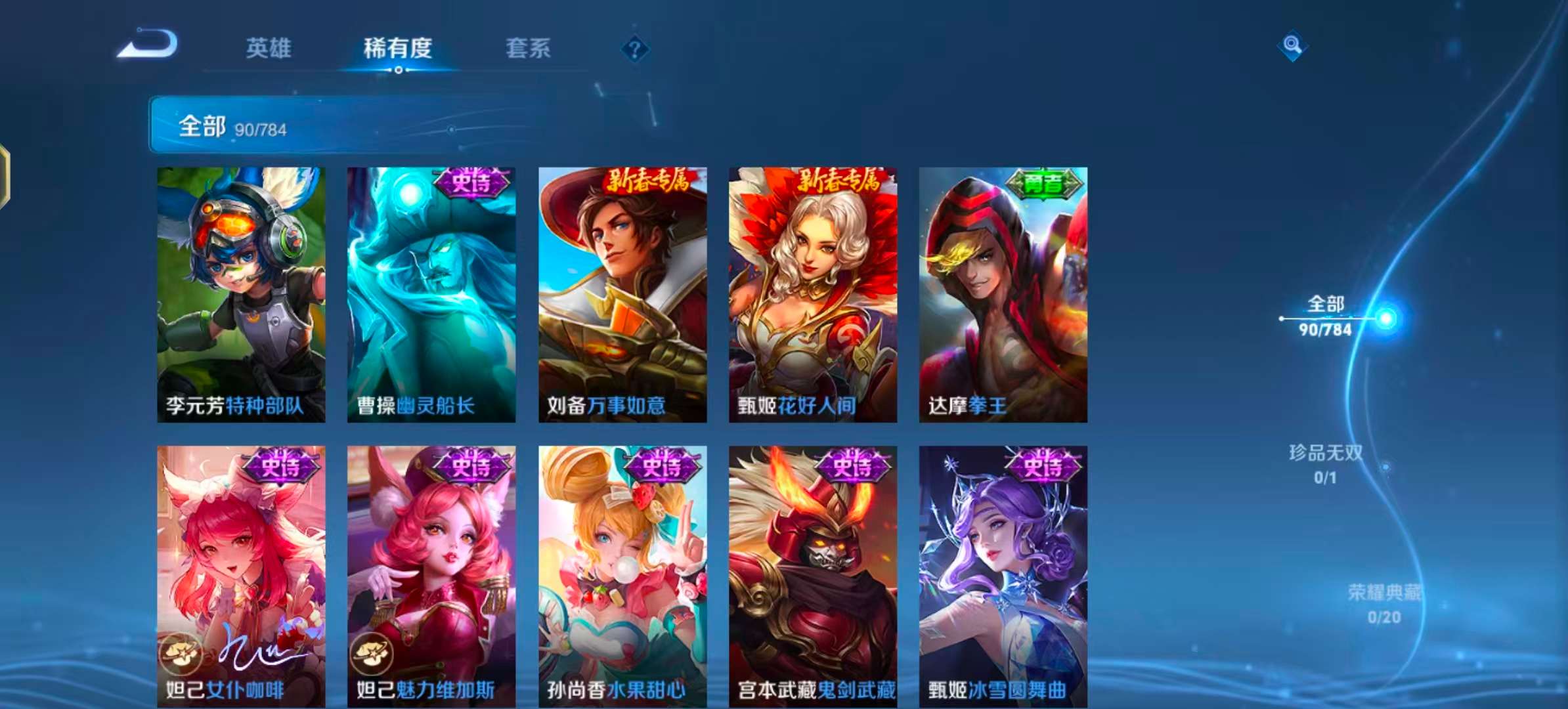Open the search magnifier icon
The image size is (1568, 709).
(x=1291, y=45)
